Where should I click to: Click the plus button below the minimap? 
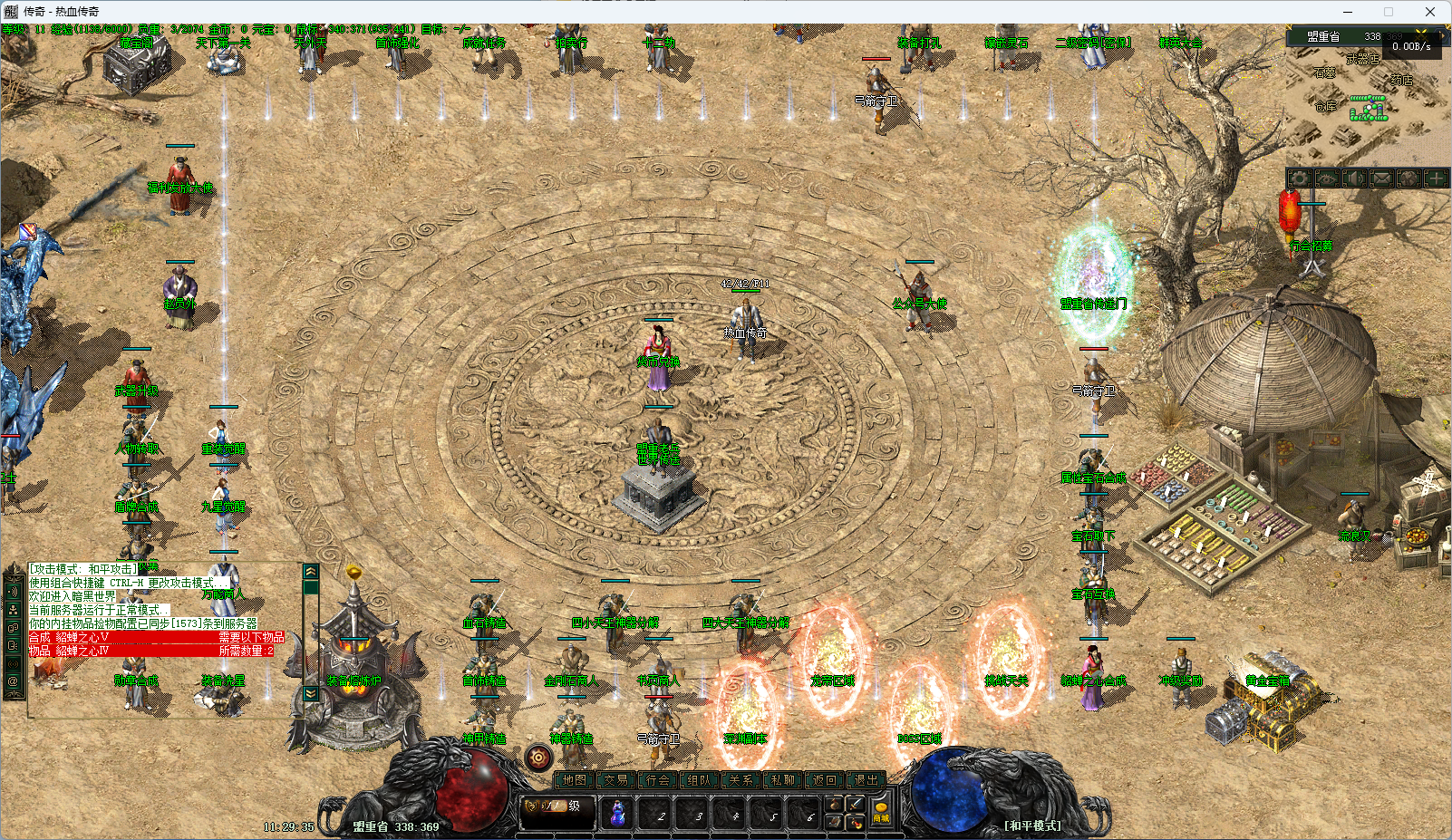pos(1436,179)
